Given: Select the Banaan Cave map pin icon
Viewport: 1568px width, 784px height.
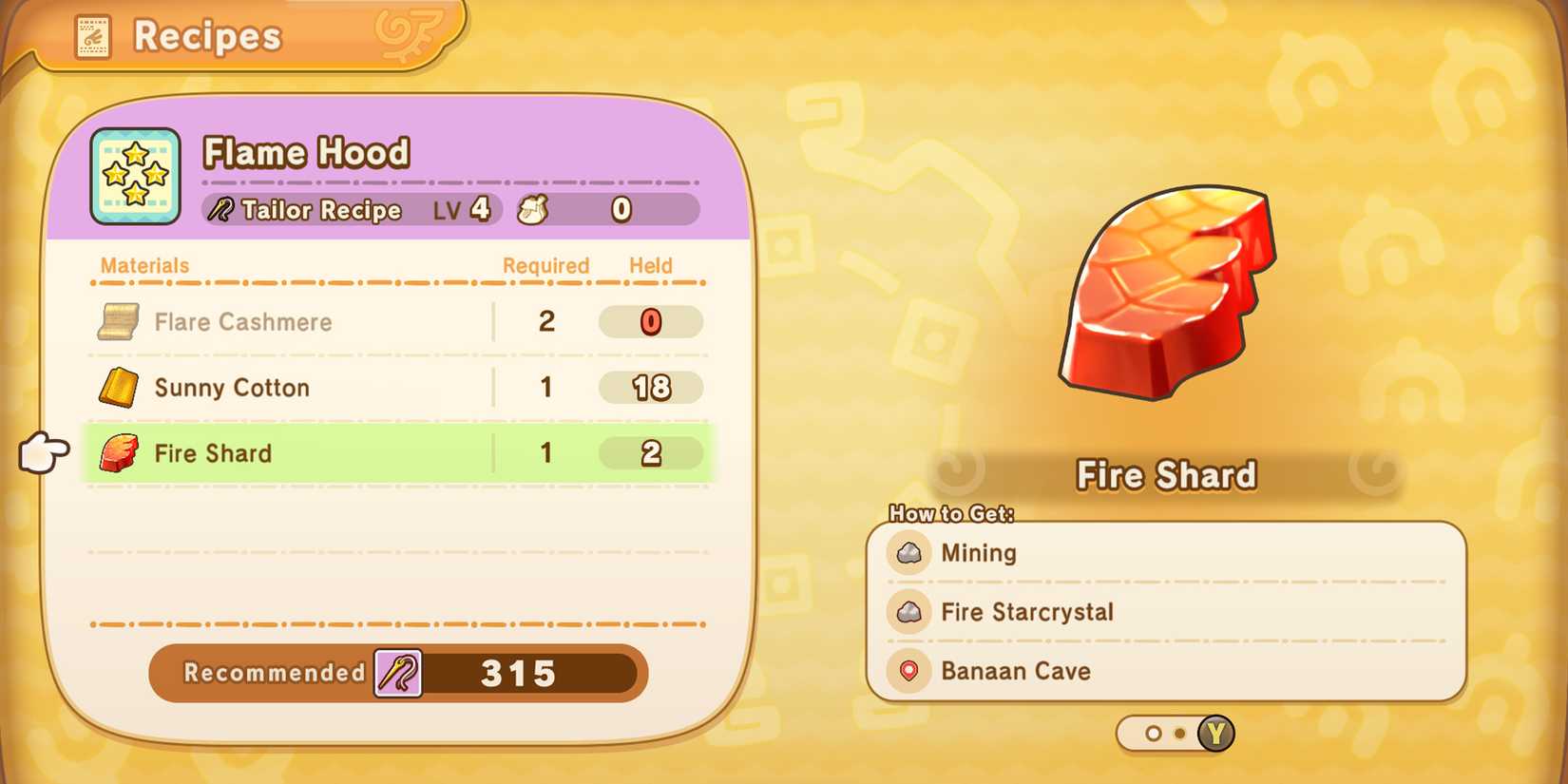Looking at the screenshot, I should pos(908,671).
